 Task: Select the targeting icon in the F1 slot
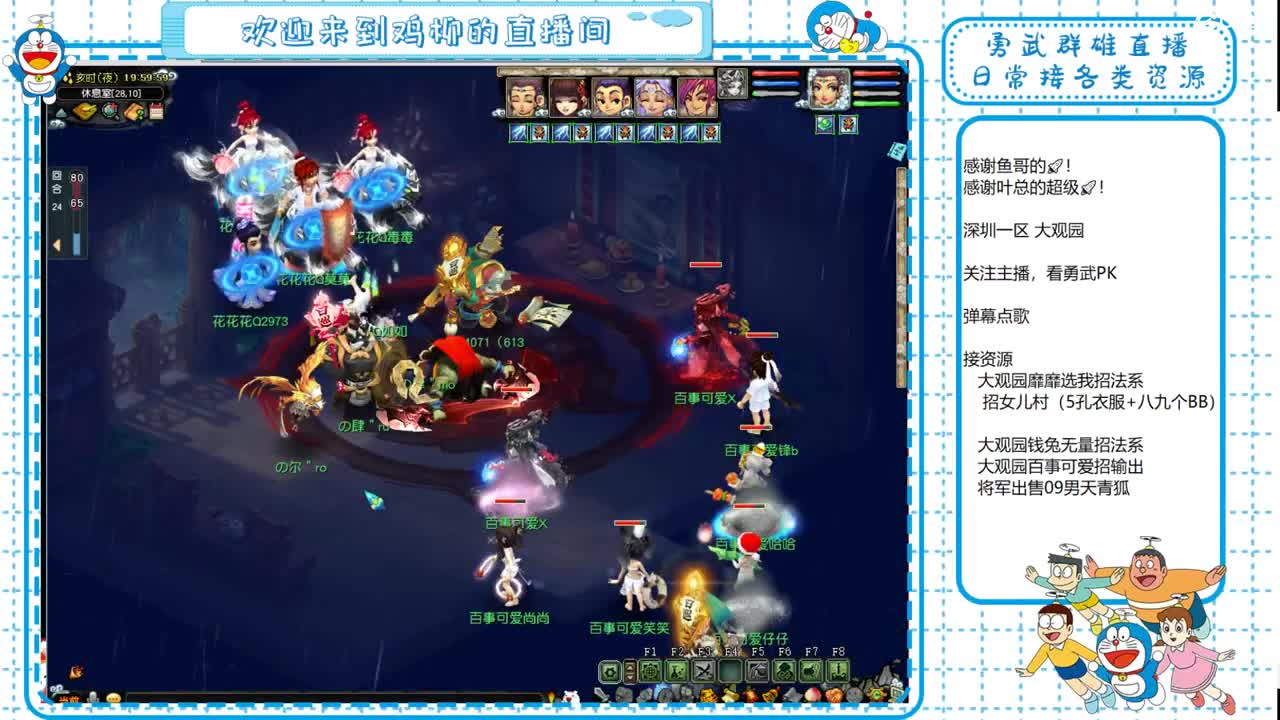[x=650, y=671]
